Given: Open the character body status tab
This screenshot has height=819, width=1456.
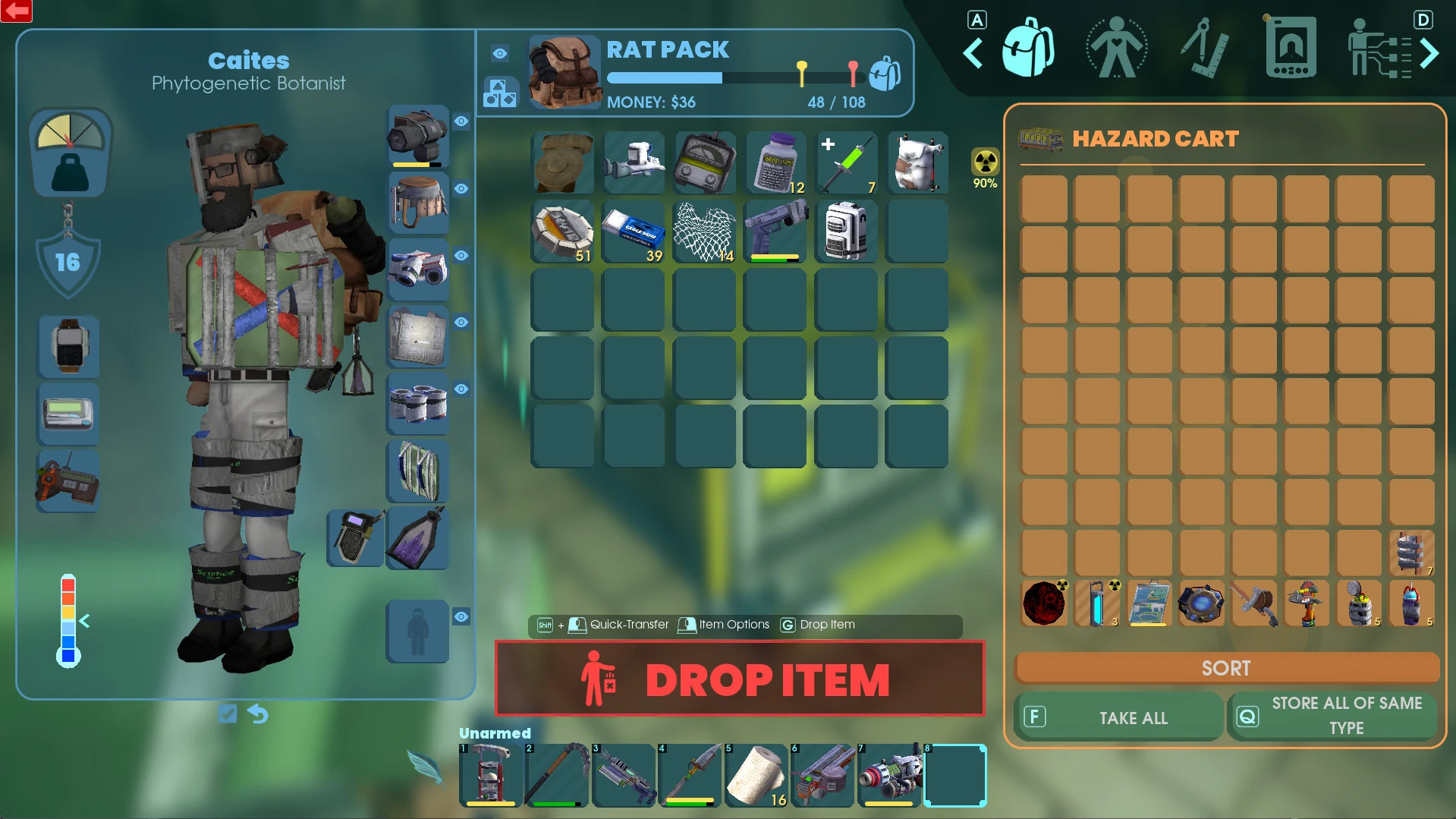Looking at the screenshot, I should coord(1115,49).
